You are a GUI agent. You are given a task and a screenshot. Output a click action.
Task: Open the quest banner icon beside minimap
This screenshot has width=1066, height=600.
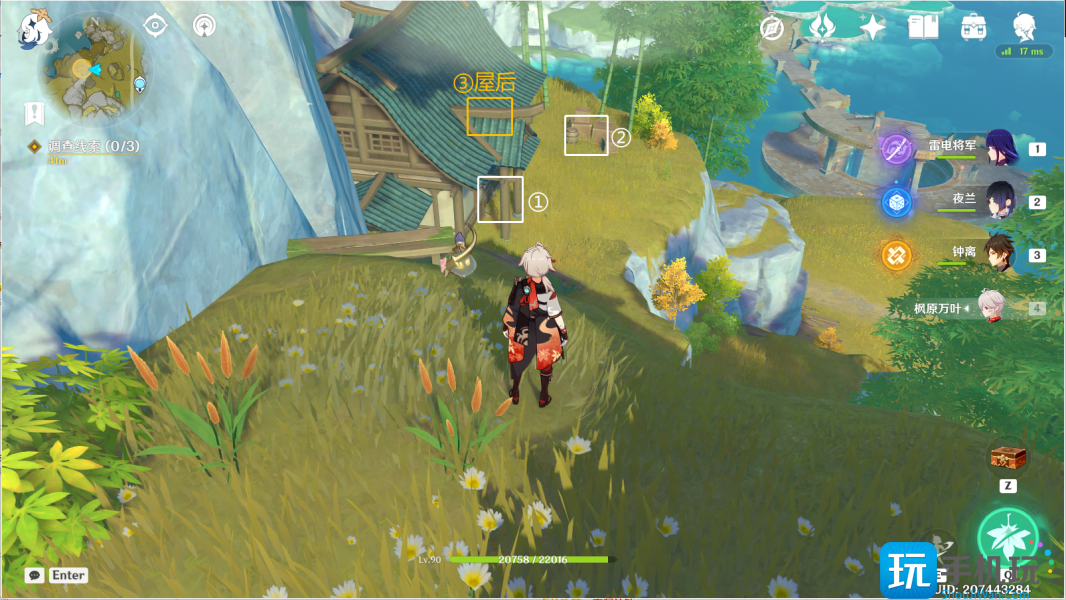(x=35, y=114)
